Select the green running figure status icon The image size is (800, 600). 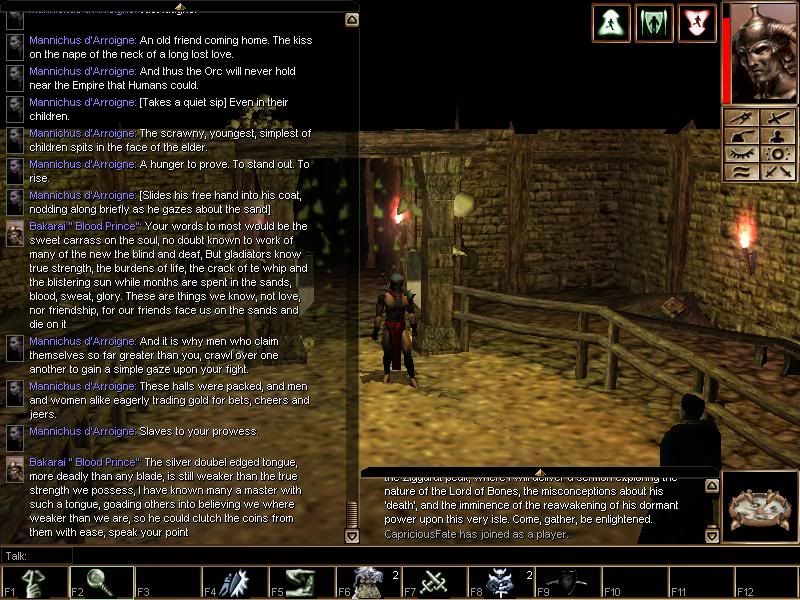610,22
